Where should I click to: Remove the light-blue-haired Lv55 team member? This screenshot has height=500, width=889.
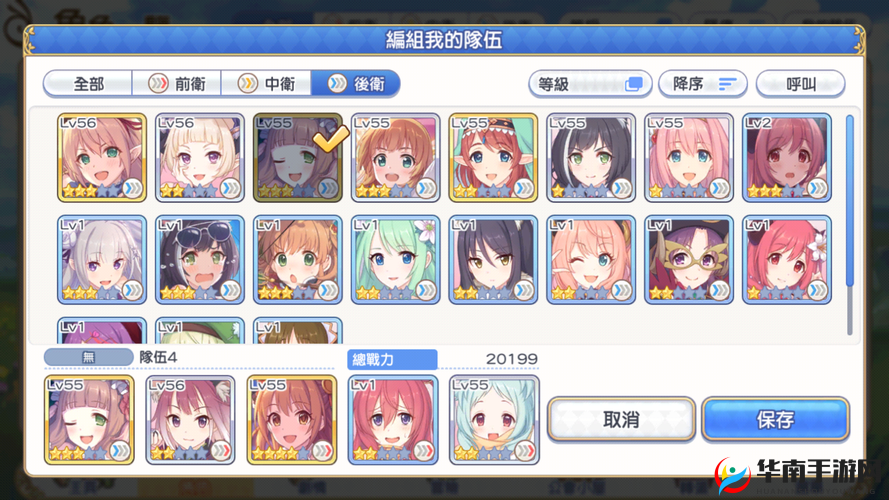(495, 419)
